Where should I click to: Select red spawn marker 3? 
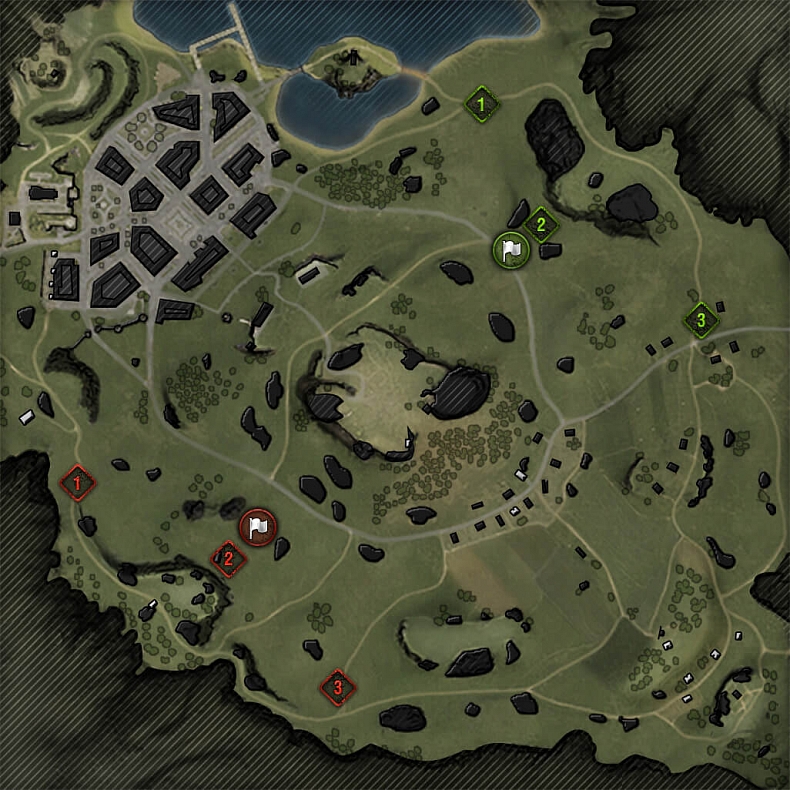tap(338, 687)
